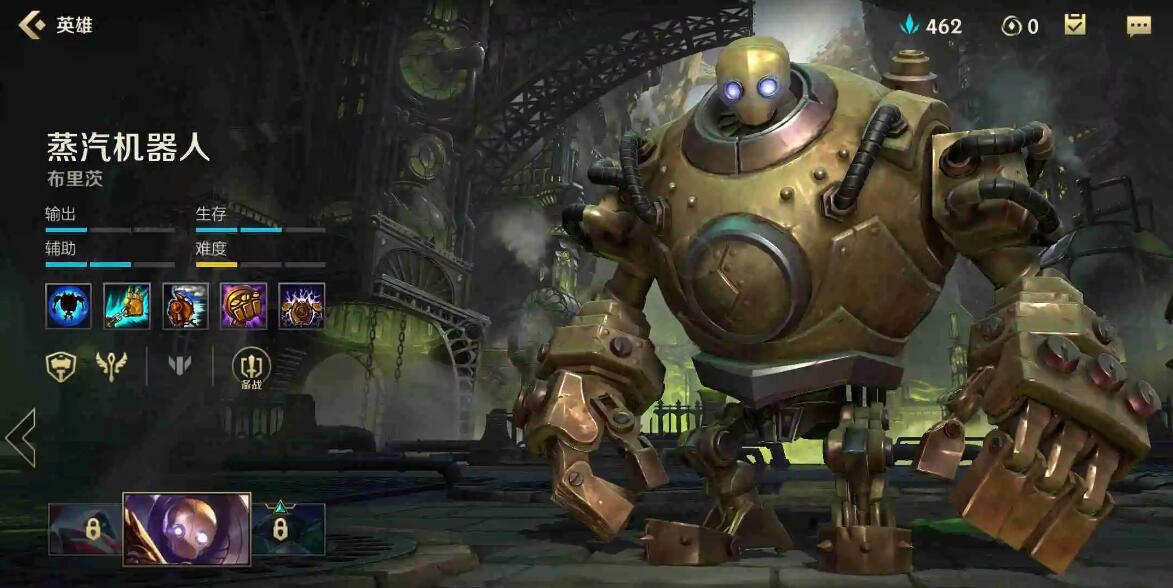Click the hammer shield role icon
Viewport: 1173px width, 588px height.
[x=61, y=366]
